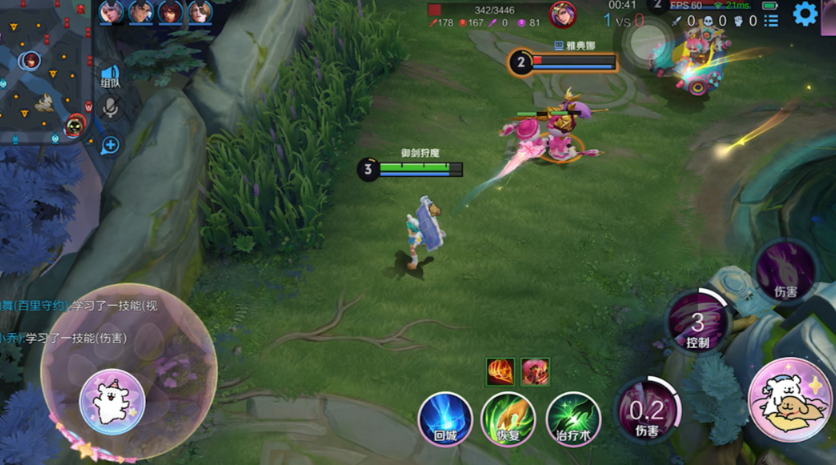836x465 pixels.
Task: Activate the 回城 recall ability
Action: (x=445, y=418)
